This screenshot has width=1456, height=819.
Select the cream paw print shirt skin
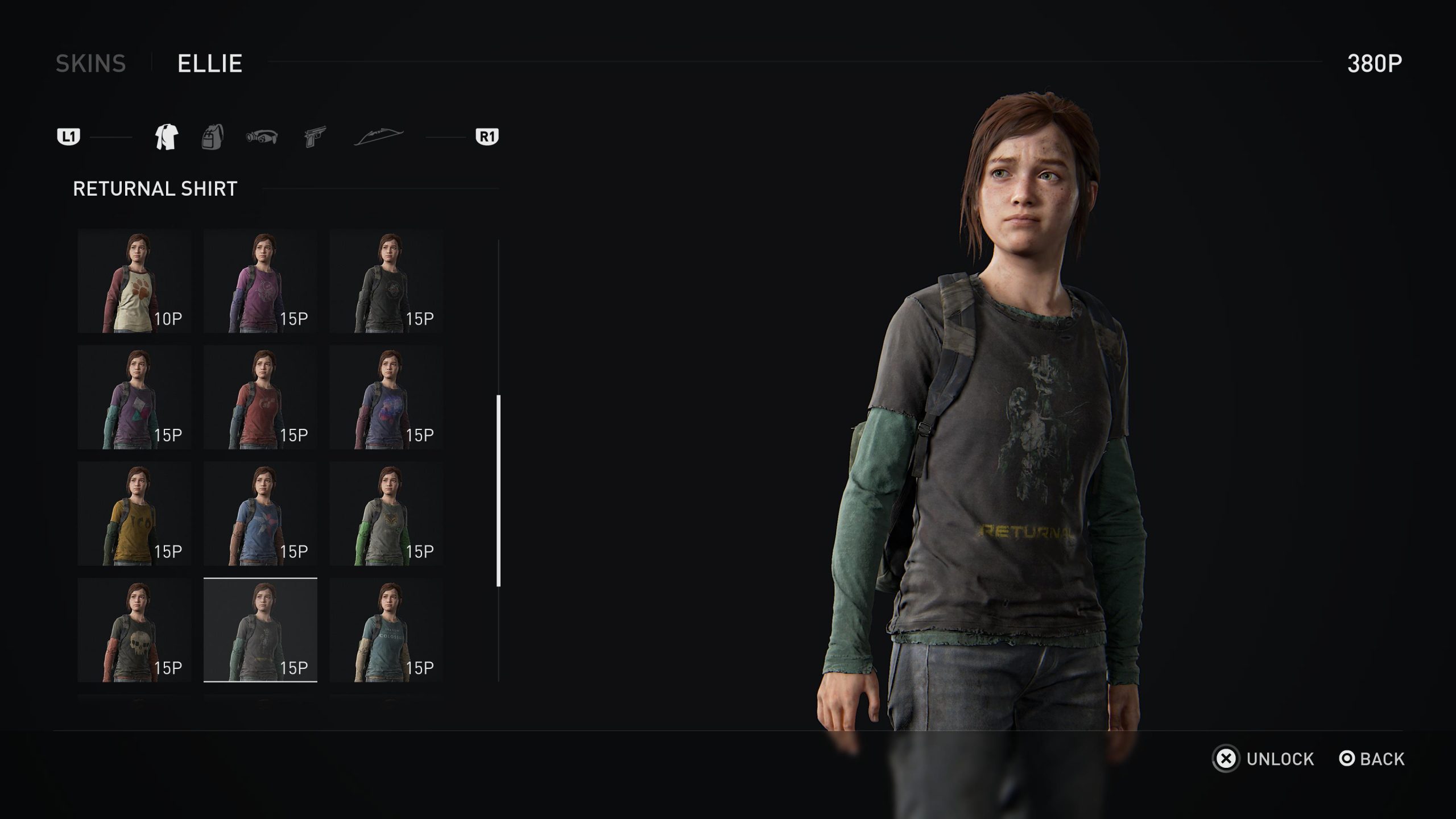[135, 282]
